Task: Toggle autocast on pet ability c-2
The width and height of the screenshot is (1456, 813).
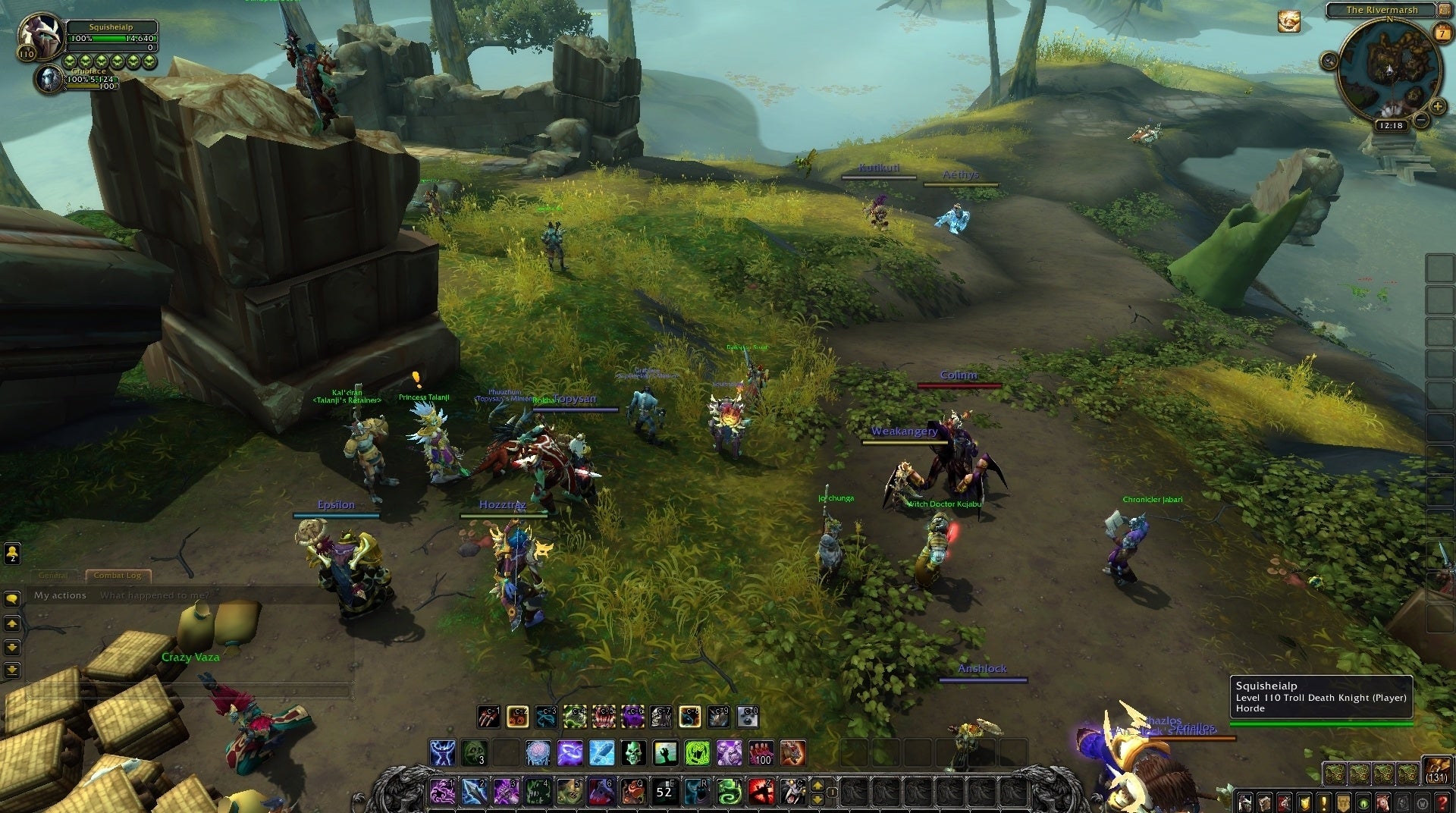Action: (x=516, y=717)
